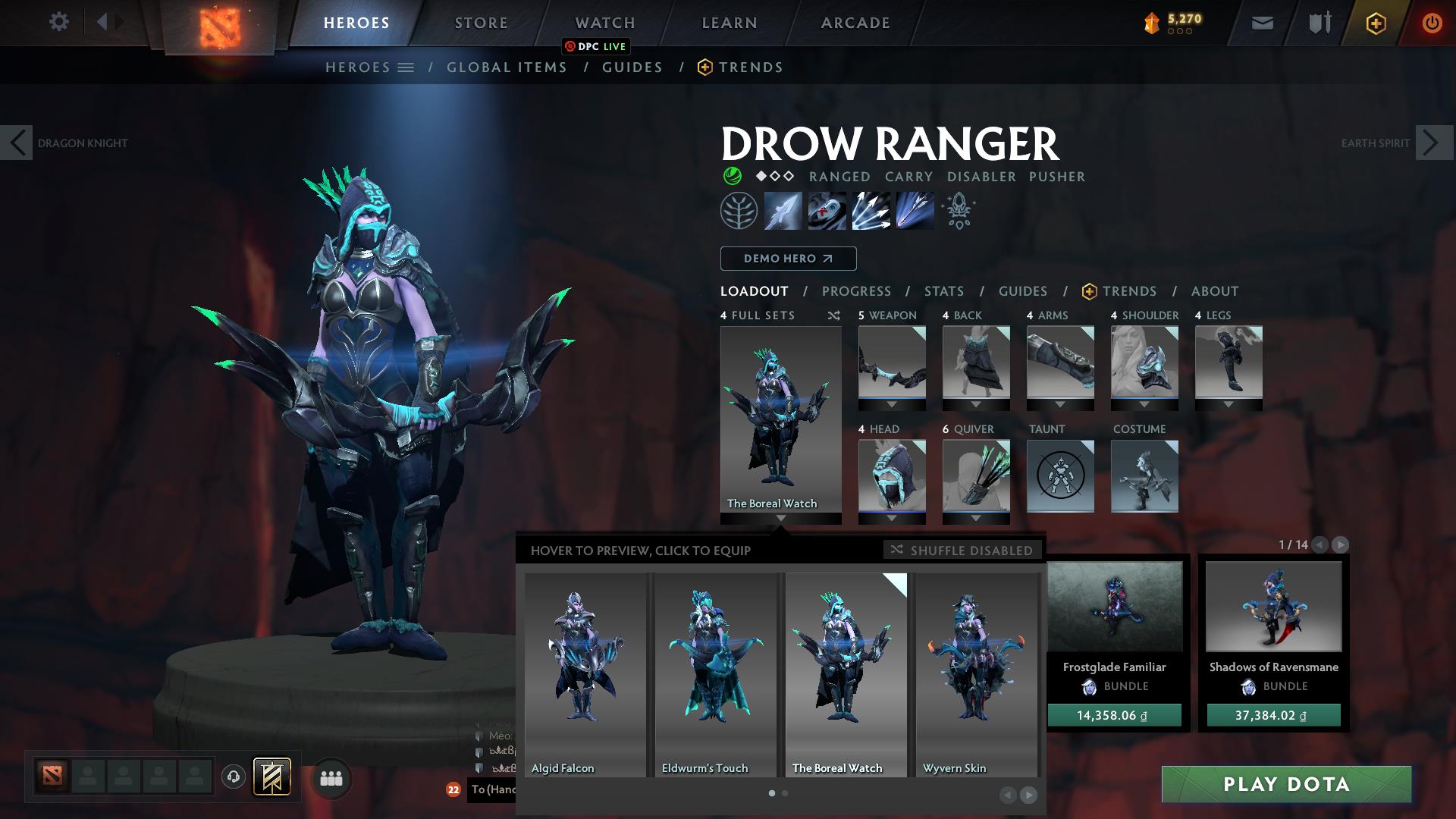1456x819 pixels.
Task: Click the SHUFFLE DISABLED toggle
Action: [x=962, y=551]
